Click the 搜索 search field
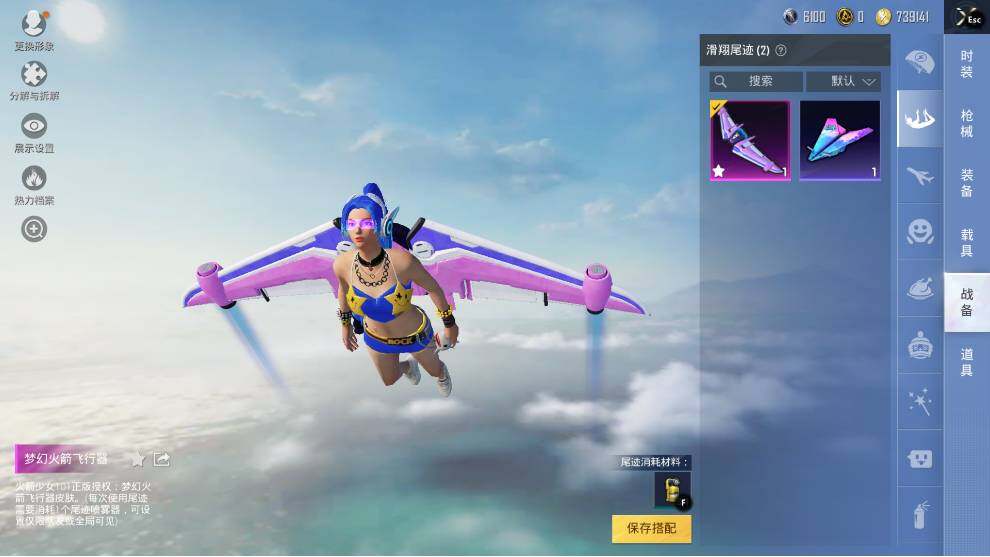The height and width of the screenshot is (557, 990). [x=756, y=81]
